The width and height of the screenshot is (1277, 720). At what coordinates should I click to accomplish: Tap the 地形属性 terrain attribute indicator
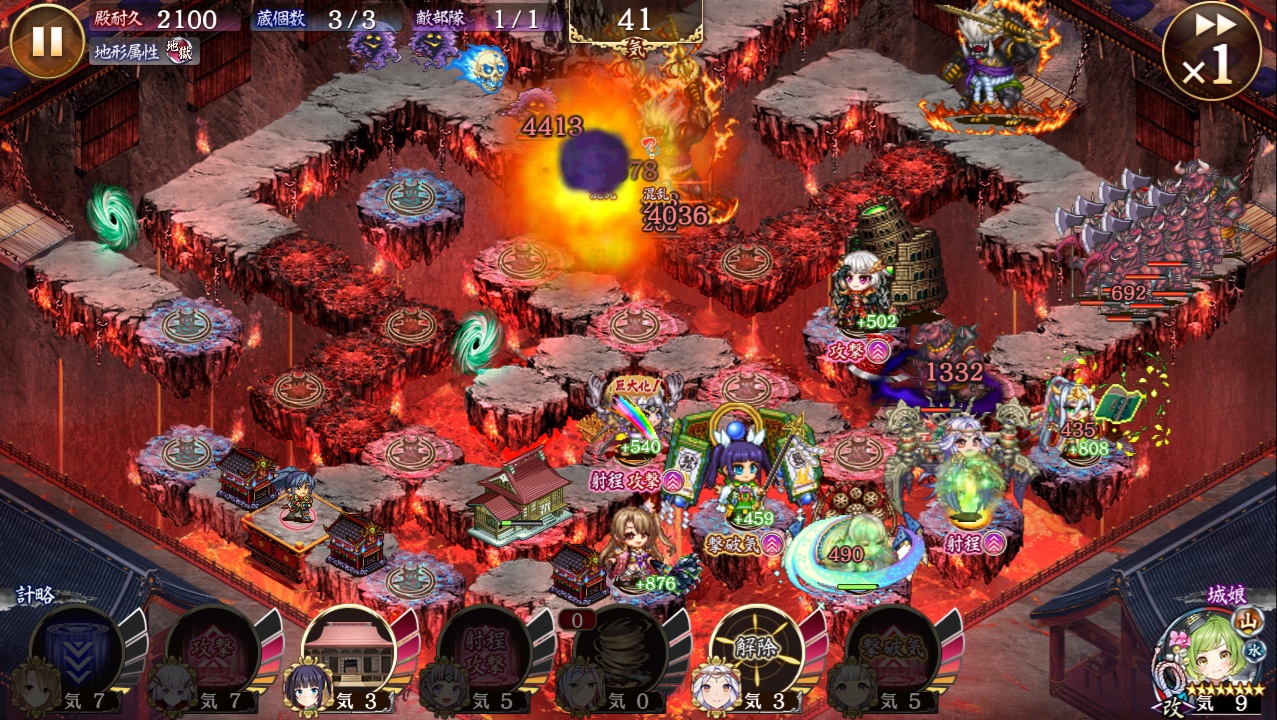pyautogui.click(x=145, y=51)
